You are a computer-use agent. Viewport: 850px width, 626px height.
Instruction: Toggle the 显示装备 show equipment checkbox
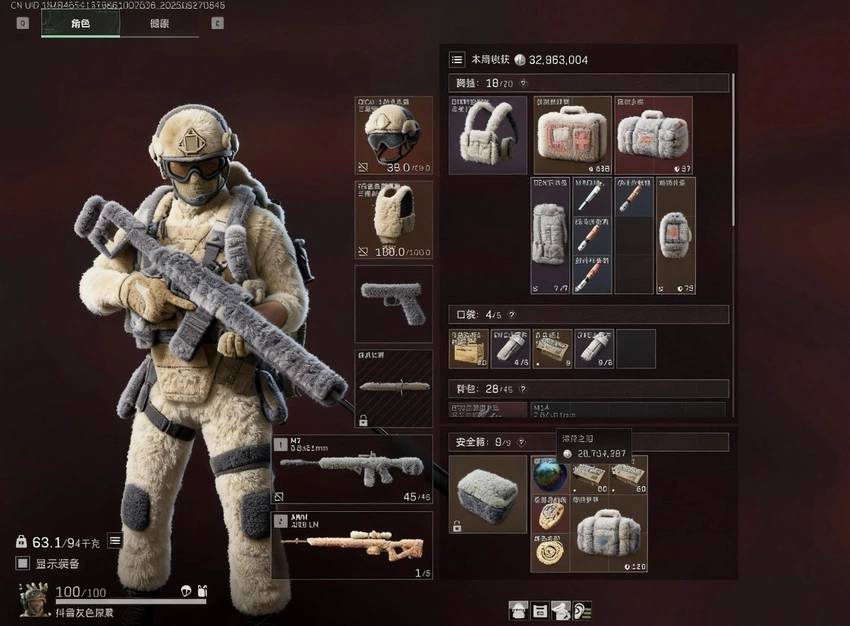click(x=23, y=563)
